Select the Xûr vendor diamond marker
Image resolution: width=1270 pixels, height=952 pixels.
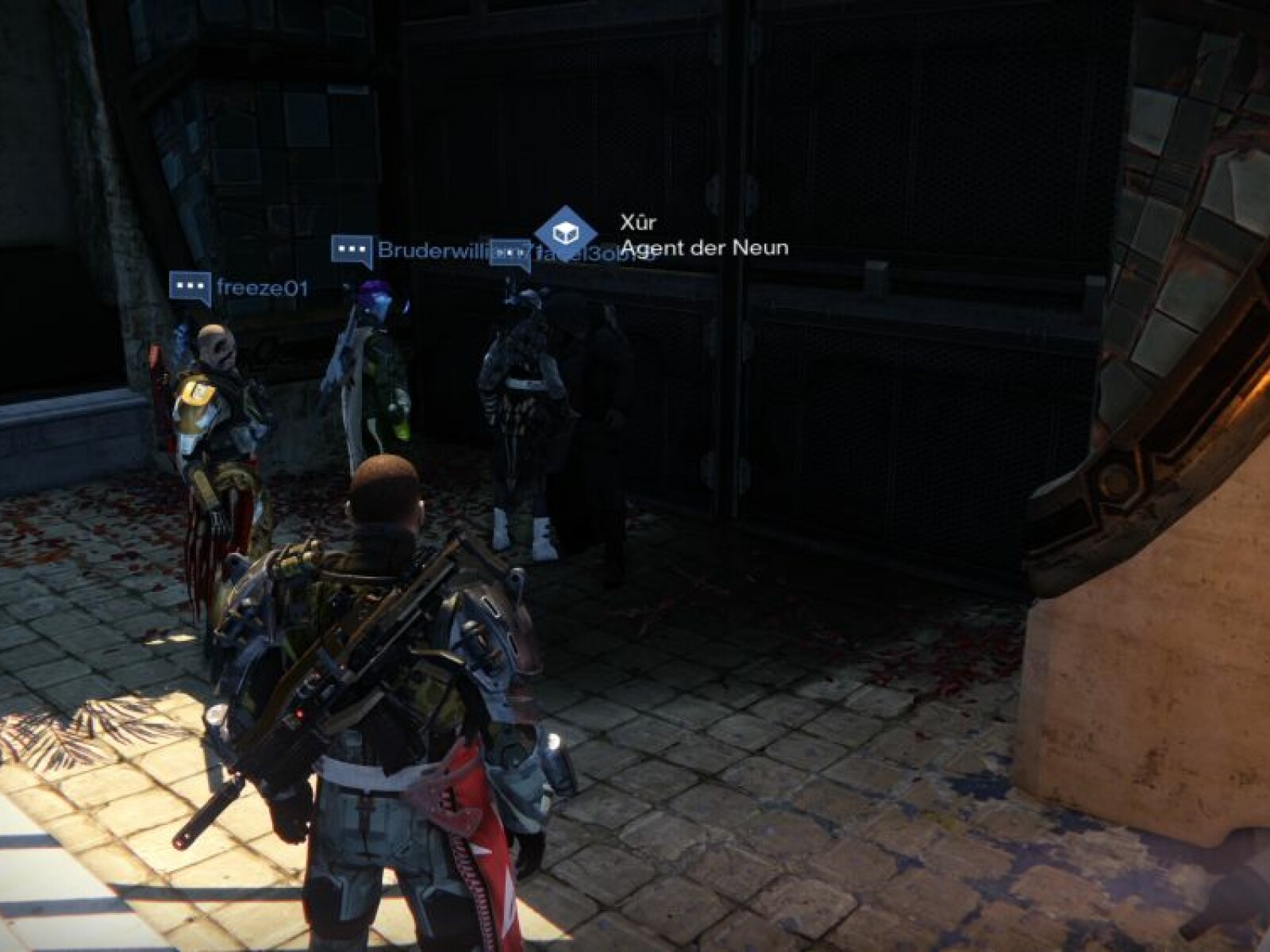[x=566, y=232]
